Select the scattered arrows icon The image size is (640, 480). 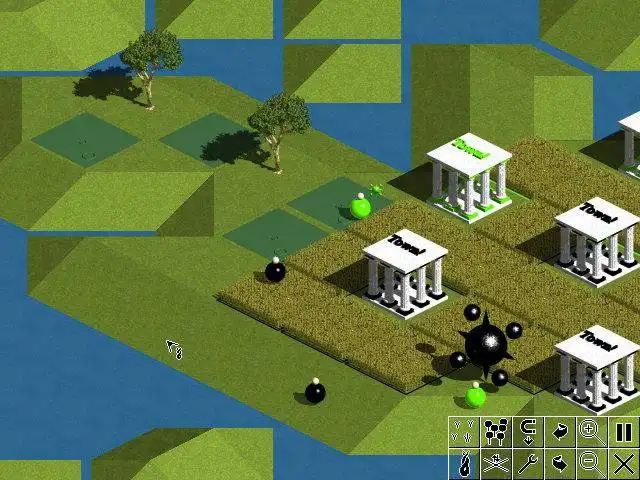coord(463,432)
